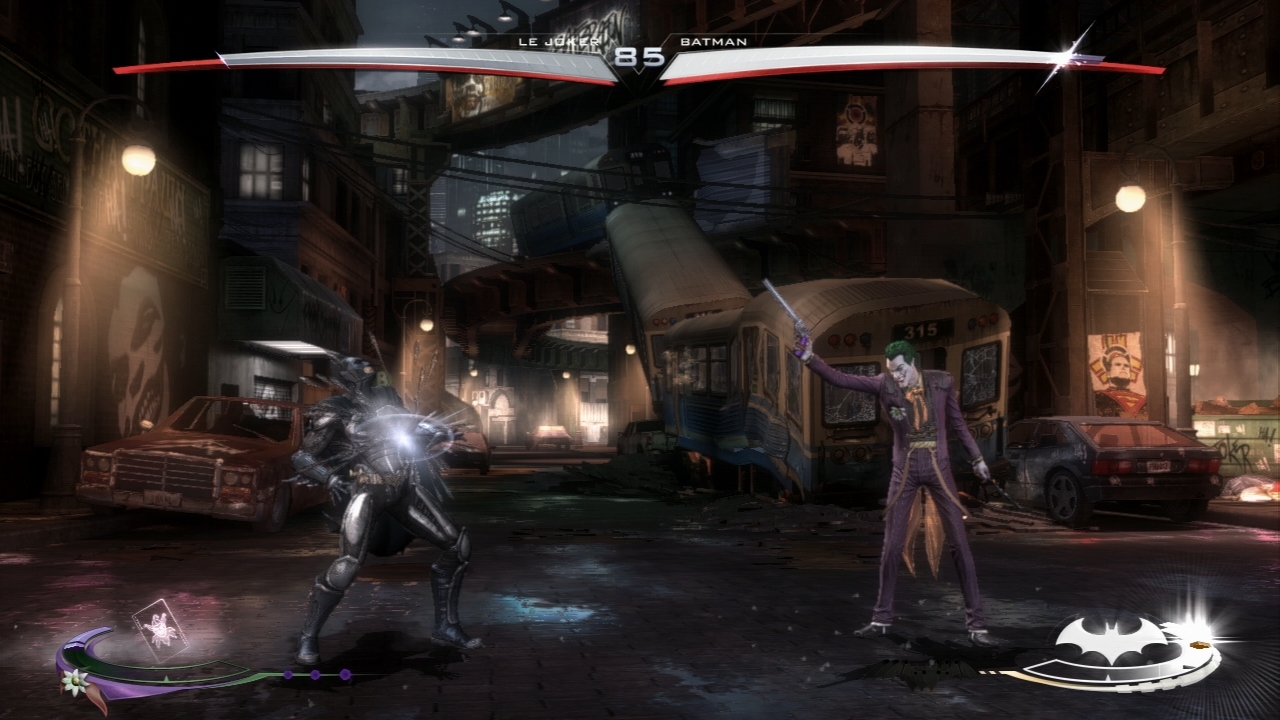Click the Joker flower super meter emblem
Screen dimensions: 1280x720
74,681
